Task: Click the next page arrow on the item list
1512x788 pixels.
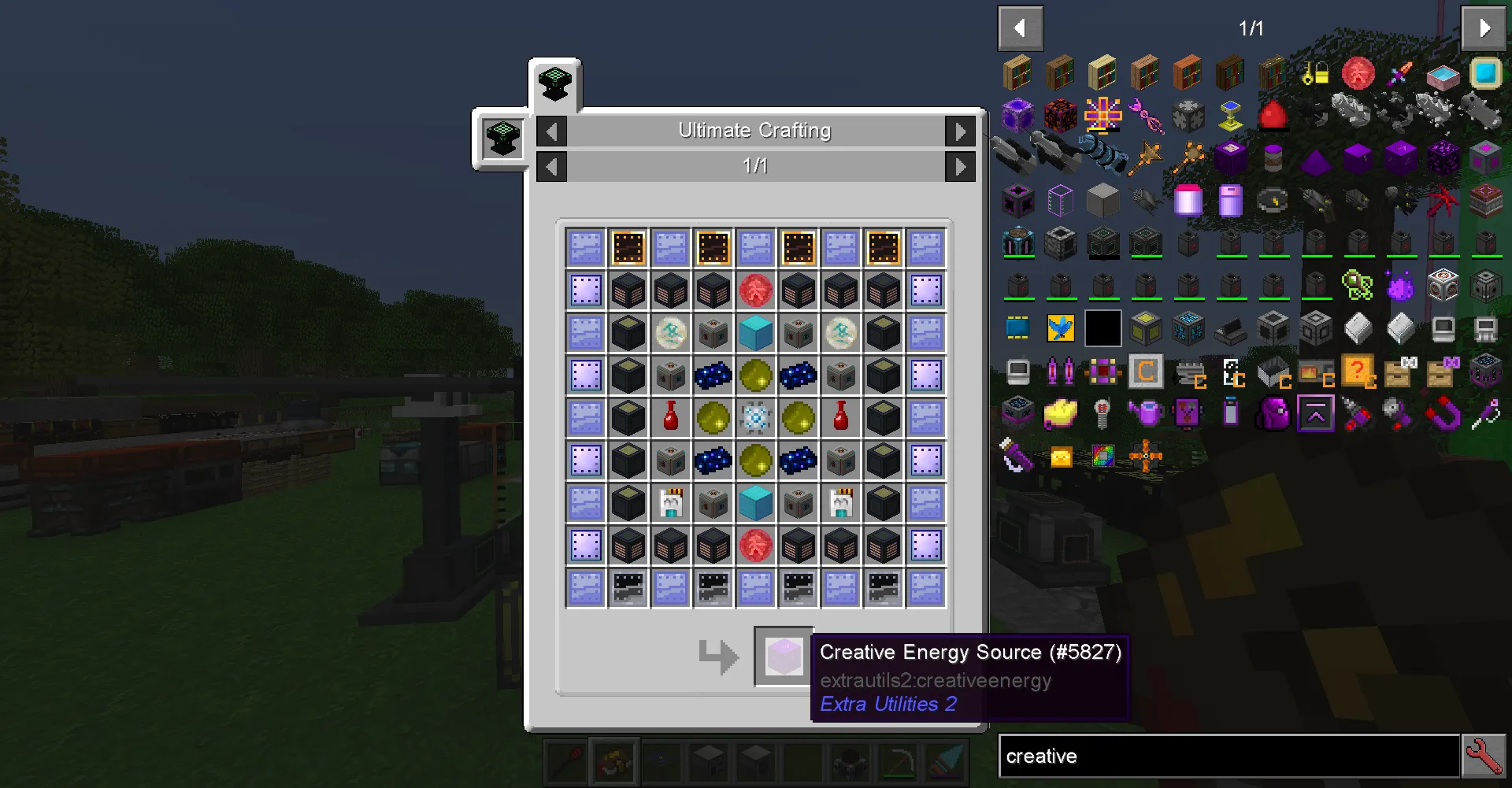Action: 1484,28
